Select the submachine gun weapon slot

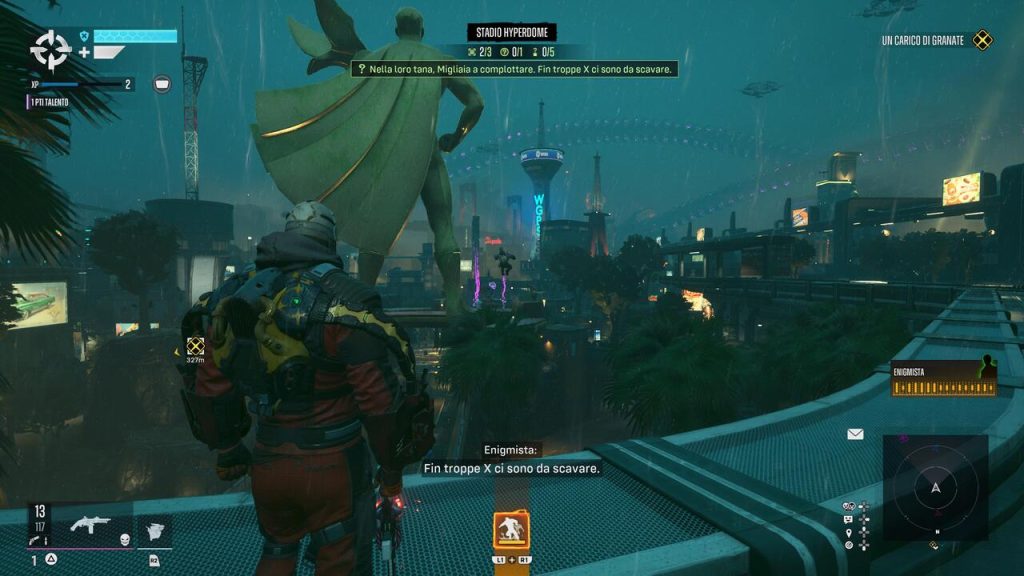[x=90, y=524]
